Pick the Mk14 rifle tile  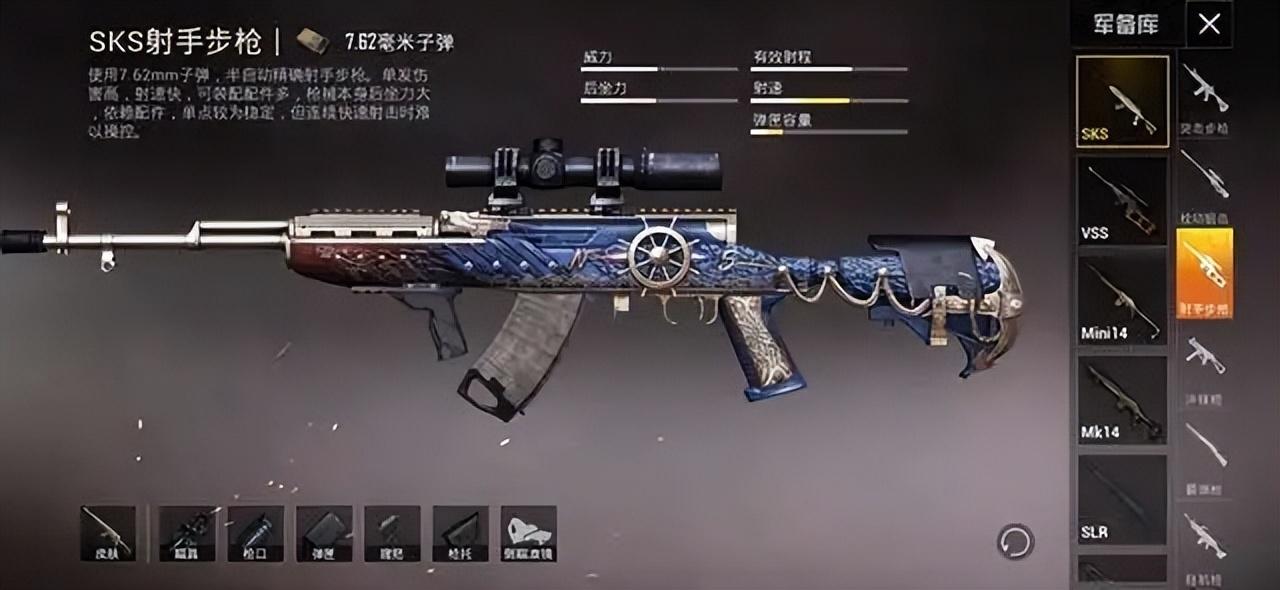(1122, 399)
